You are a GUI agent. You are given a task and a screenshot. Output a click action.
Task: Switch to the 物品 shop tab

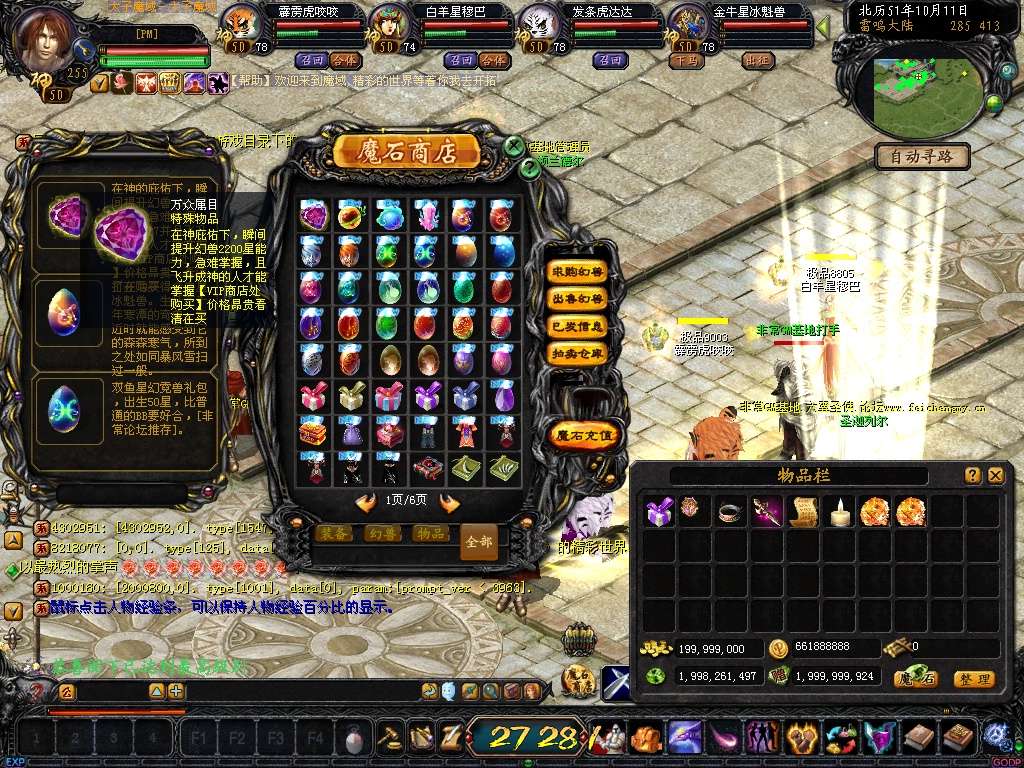pyautogui.click(x=430, y=533)
